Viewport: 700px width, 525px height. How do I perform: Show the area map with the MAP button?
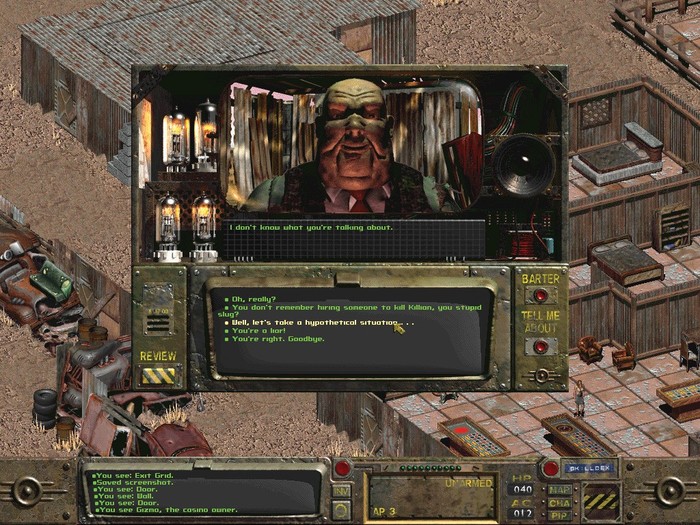tap(559, 490)
